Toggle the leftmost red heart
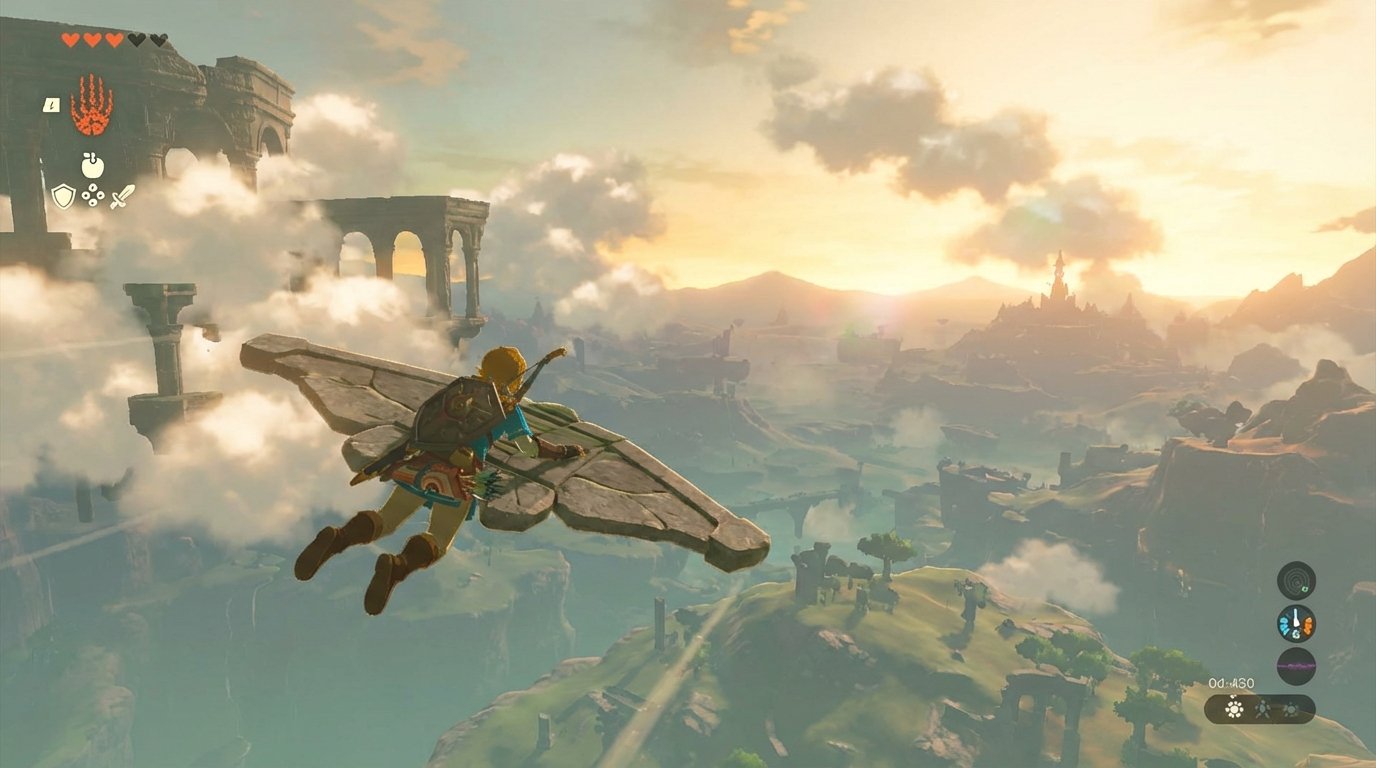 tap(69, 40)
